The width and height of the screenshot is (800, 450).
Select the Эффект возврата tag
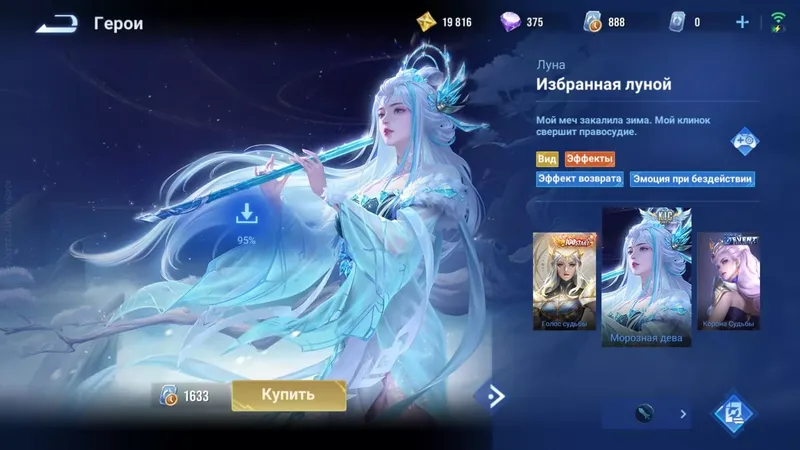[580, 180]
